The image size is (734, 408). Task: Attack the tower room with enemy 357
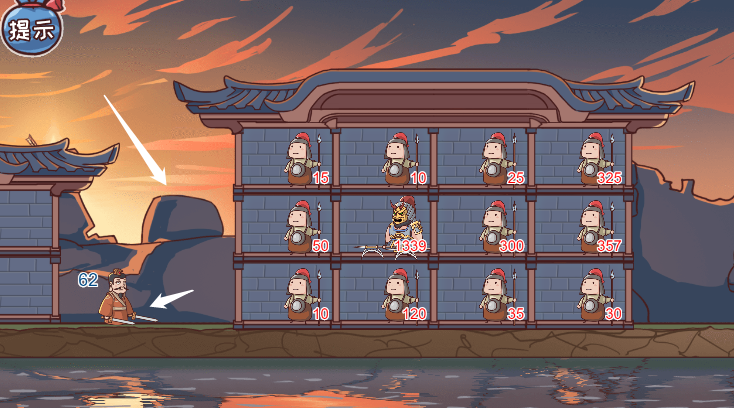coord(580,226)
